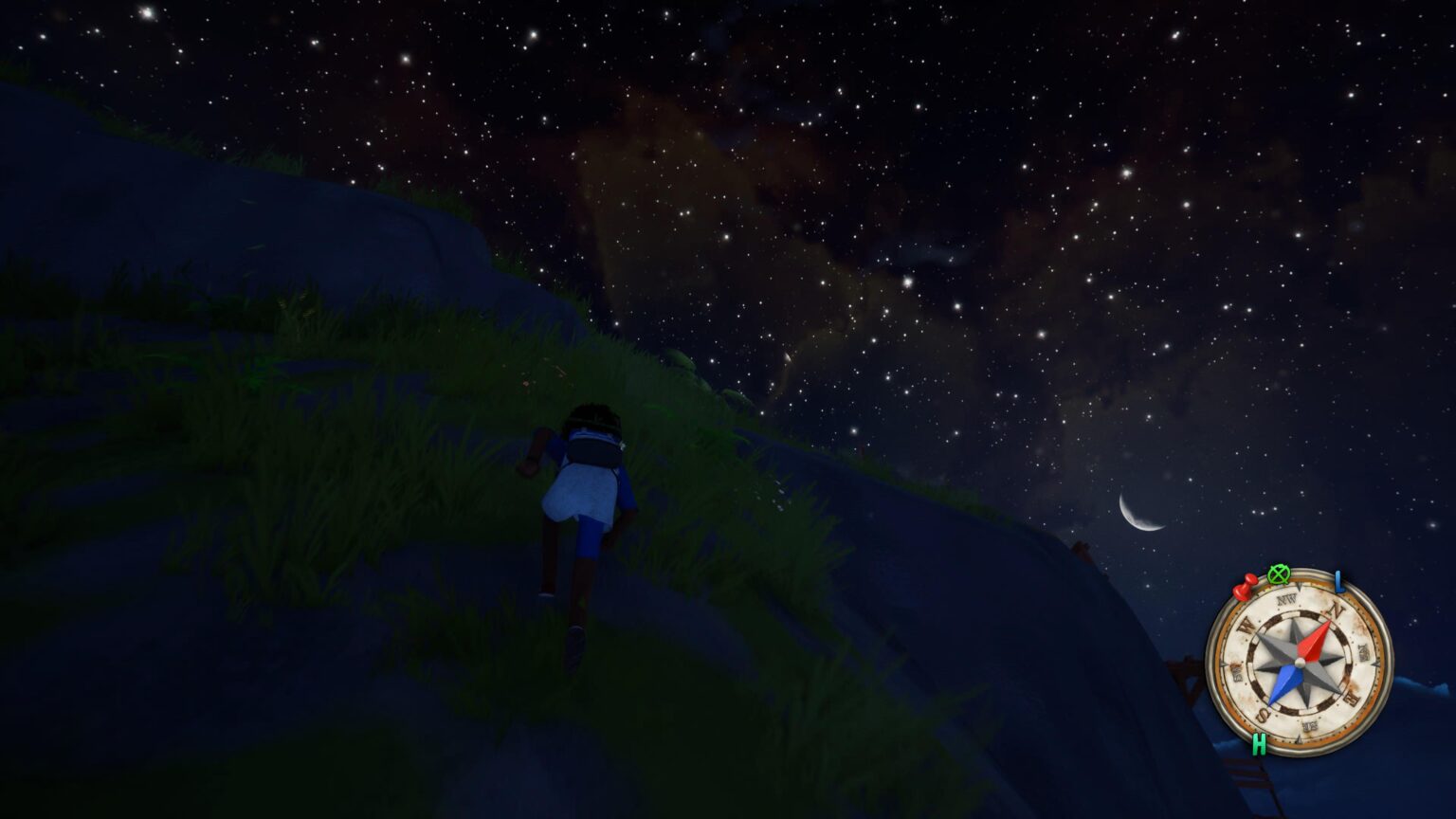The image size is (1456, 819).
Task: Click the W label on the compass
Action: tap(1246, 625)
